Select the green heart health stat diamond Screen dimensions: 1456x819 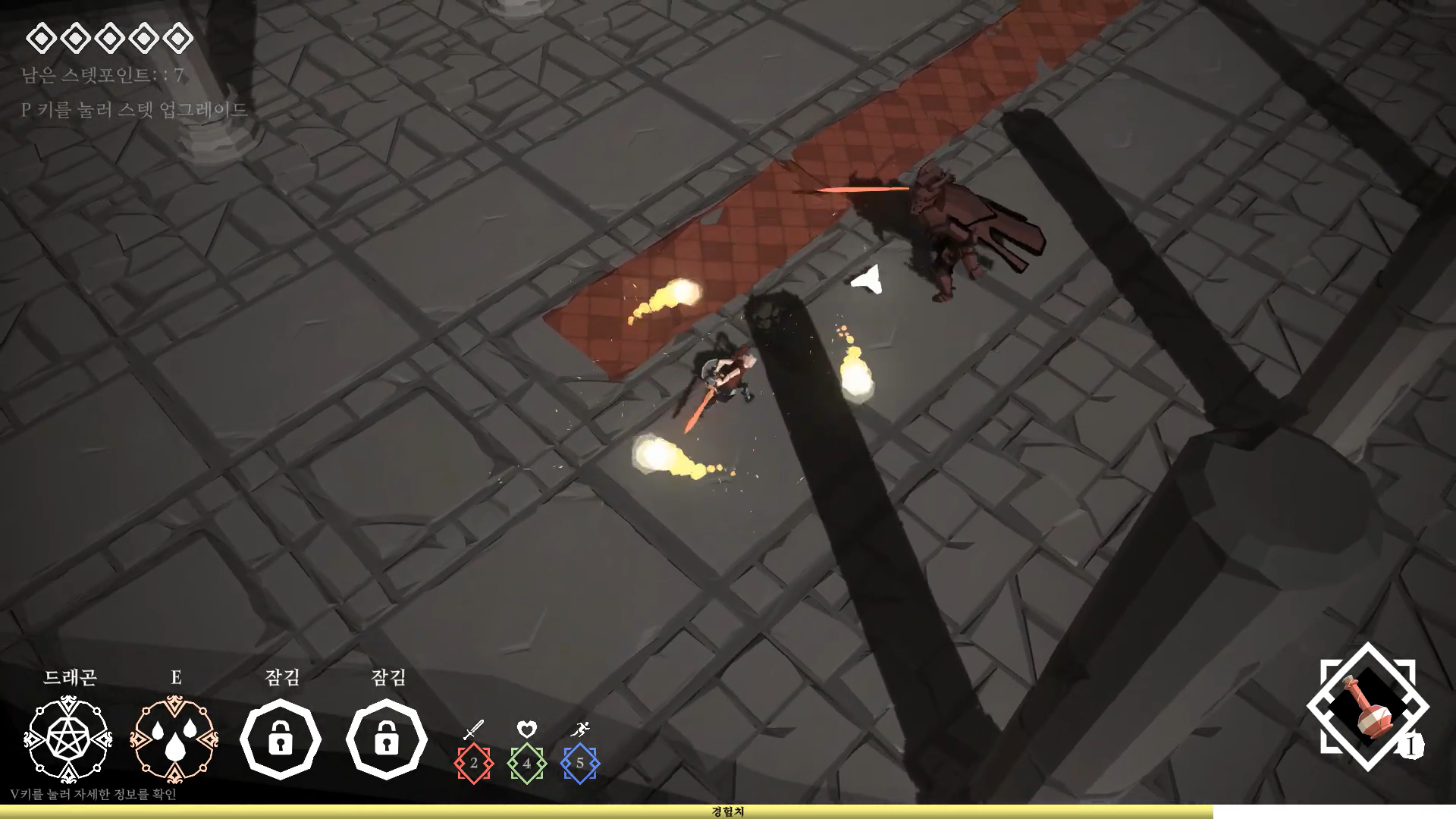click(527, 763)
